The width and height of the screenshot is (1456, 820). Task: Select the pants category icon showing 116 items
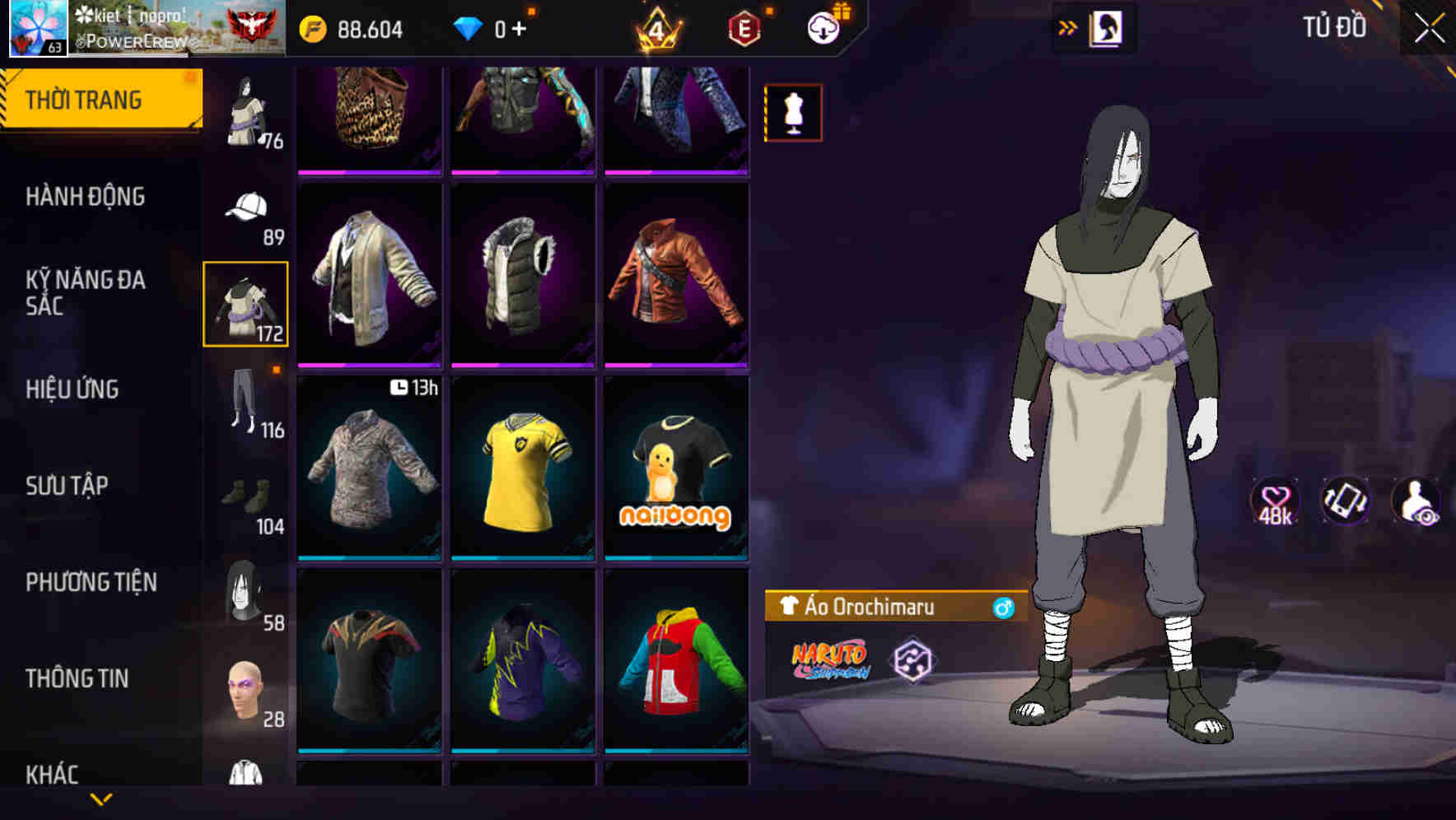[x=244, y=403]
